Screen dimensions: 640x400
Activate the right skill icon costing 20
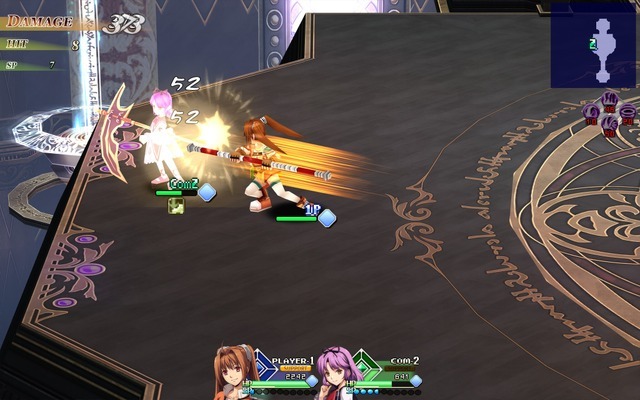626,112
